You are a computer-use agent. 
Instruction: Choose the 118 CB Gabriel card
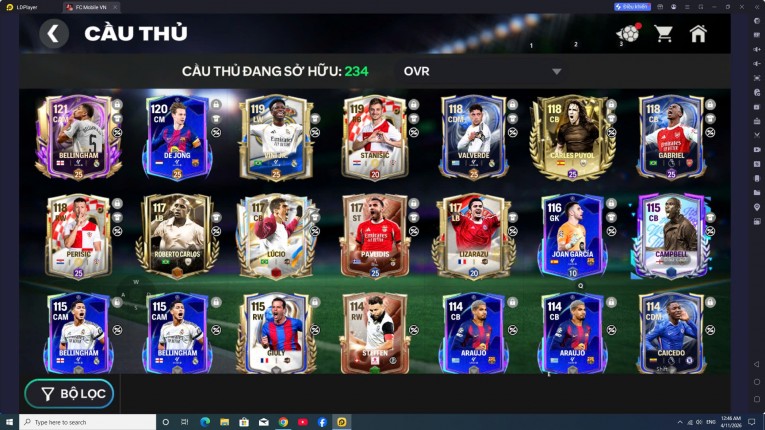click(670, 137)
